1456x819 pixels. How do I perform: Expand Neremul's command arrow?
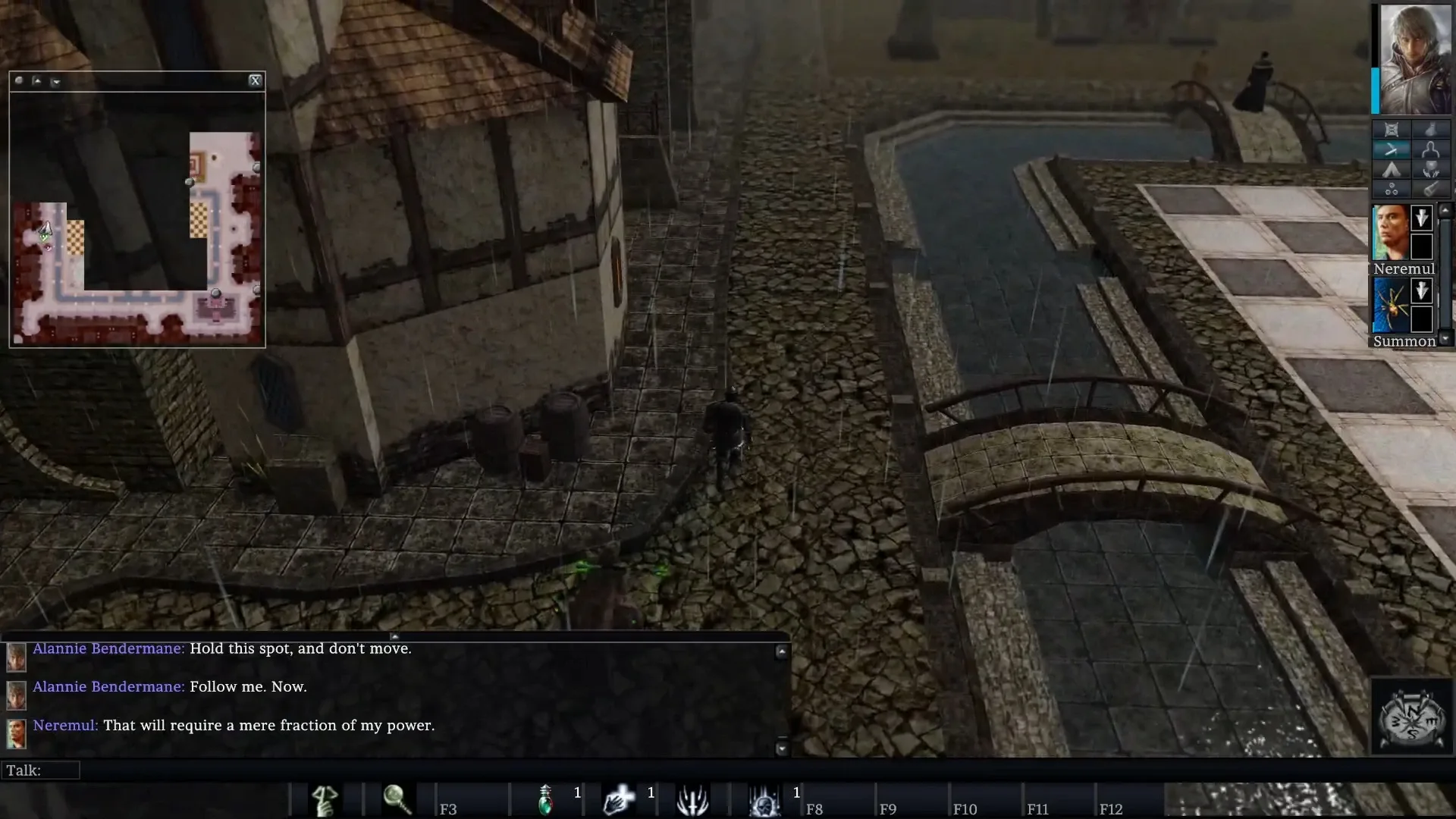[1422, 218]
